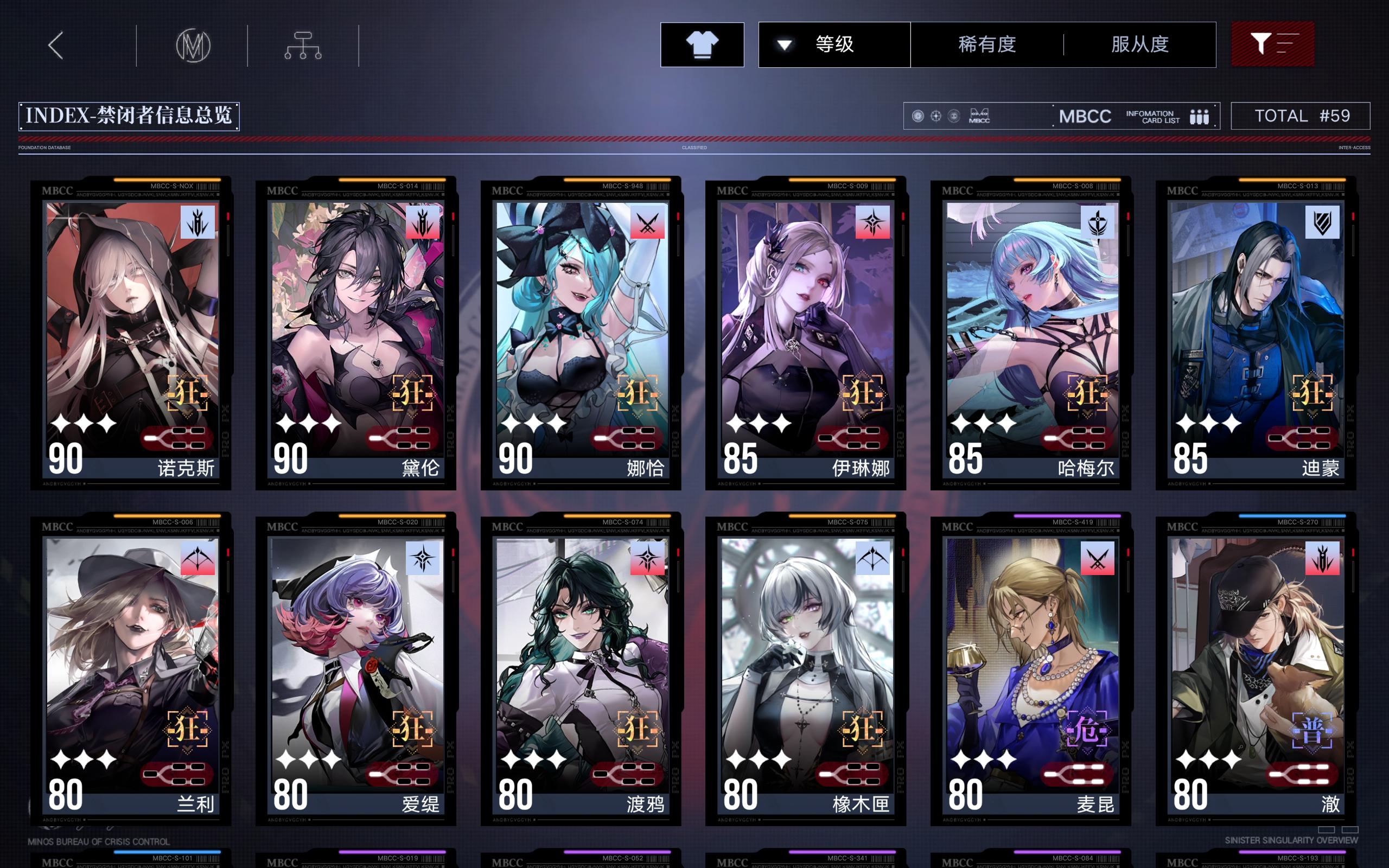This screenshot has height=868, width=1389.
Task: Toggle the link control on 麦昆's card
Action: click(1078, 773)
